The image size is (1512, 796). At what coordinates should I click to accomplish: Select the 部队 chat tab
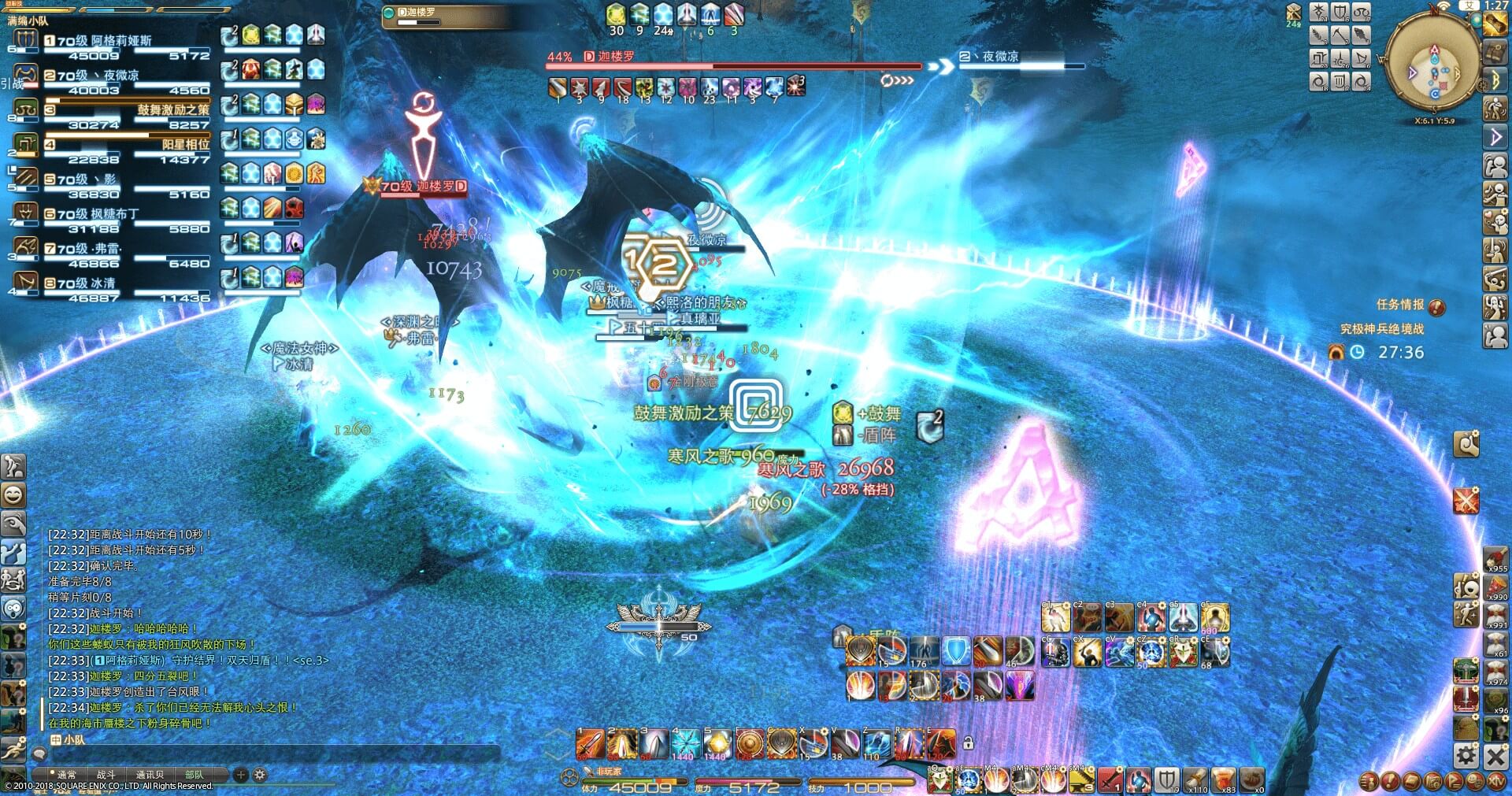pyautogui.click(x=194, y=775)
